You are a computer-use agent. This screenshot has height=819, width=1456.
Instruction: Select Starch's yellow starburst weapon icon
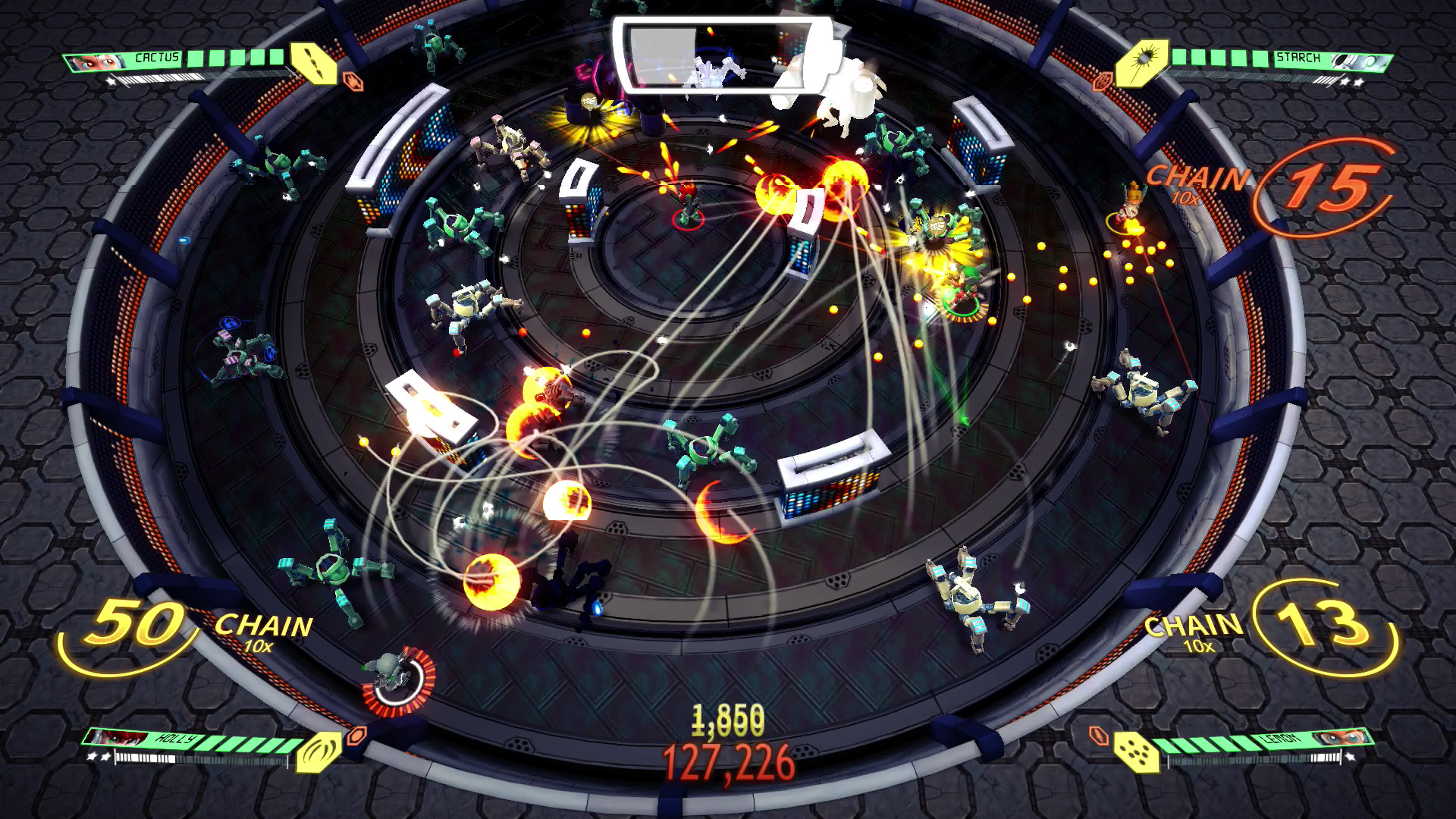click(1141, 61)
